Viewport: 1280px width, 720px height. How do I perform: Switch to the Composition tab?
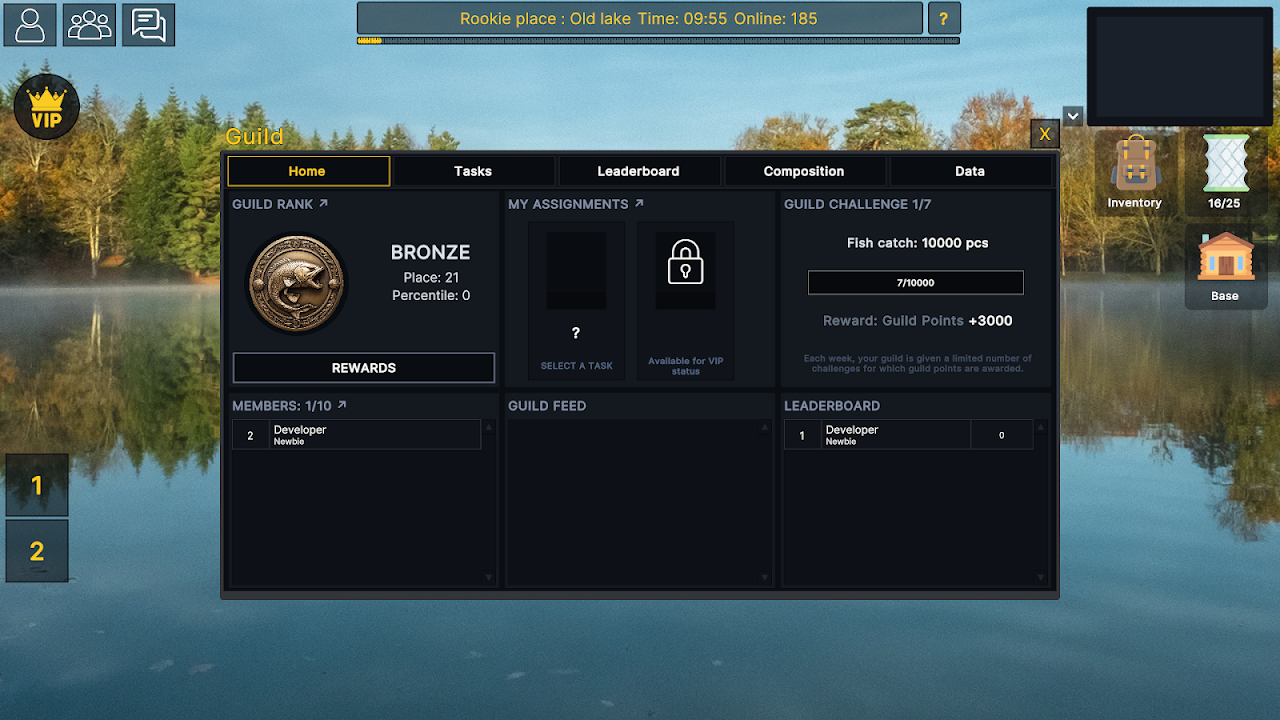[806, 171]
